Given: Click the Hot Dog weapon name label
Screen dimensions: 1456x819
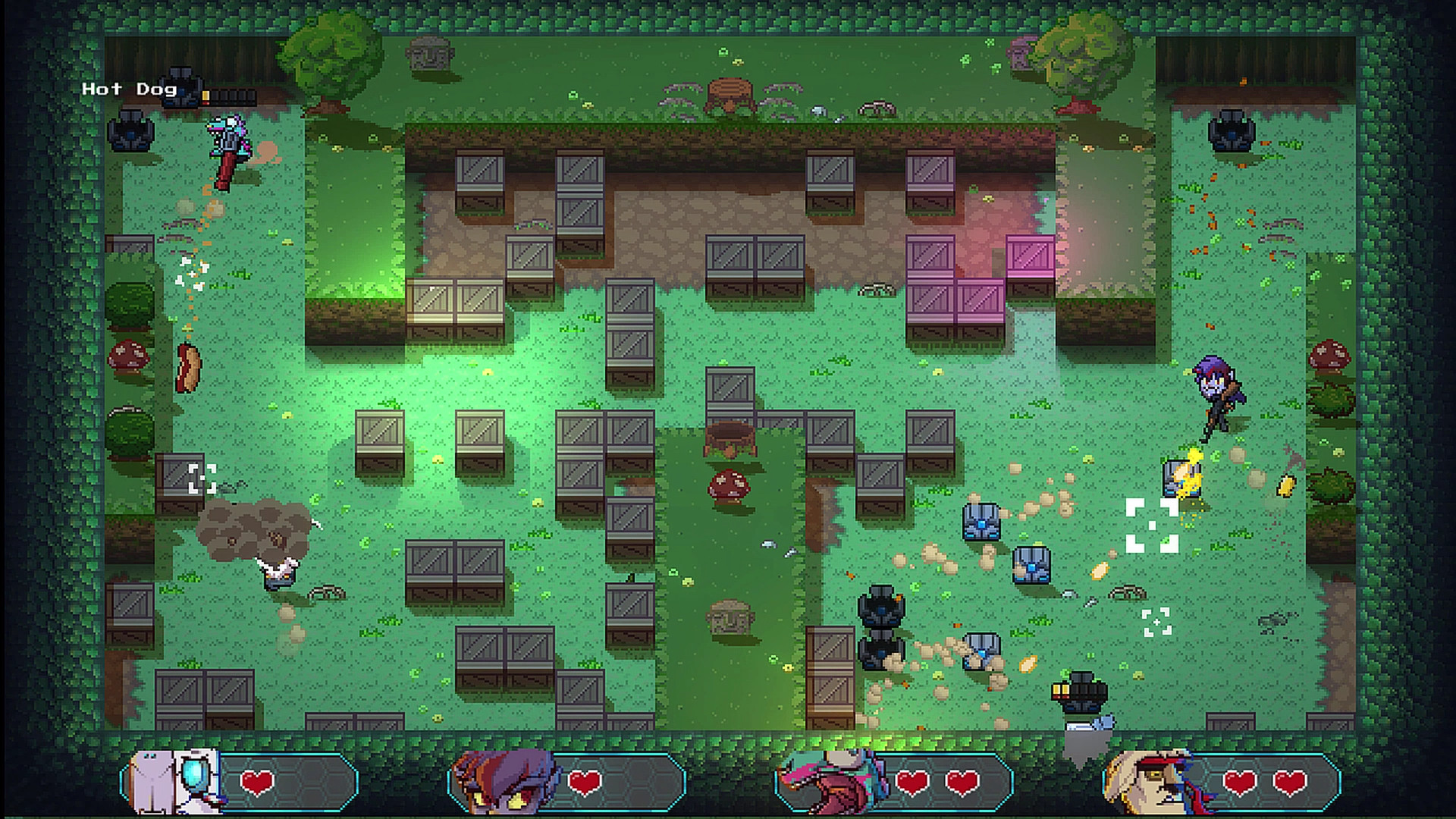Looking at the screenshot, I should 130,89.
